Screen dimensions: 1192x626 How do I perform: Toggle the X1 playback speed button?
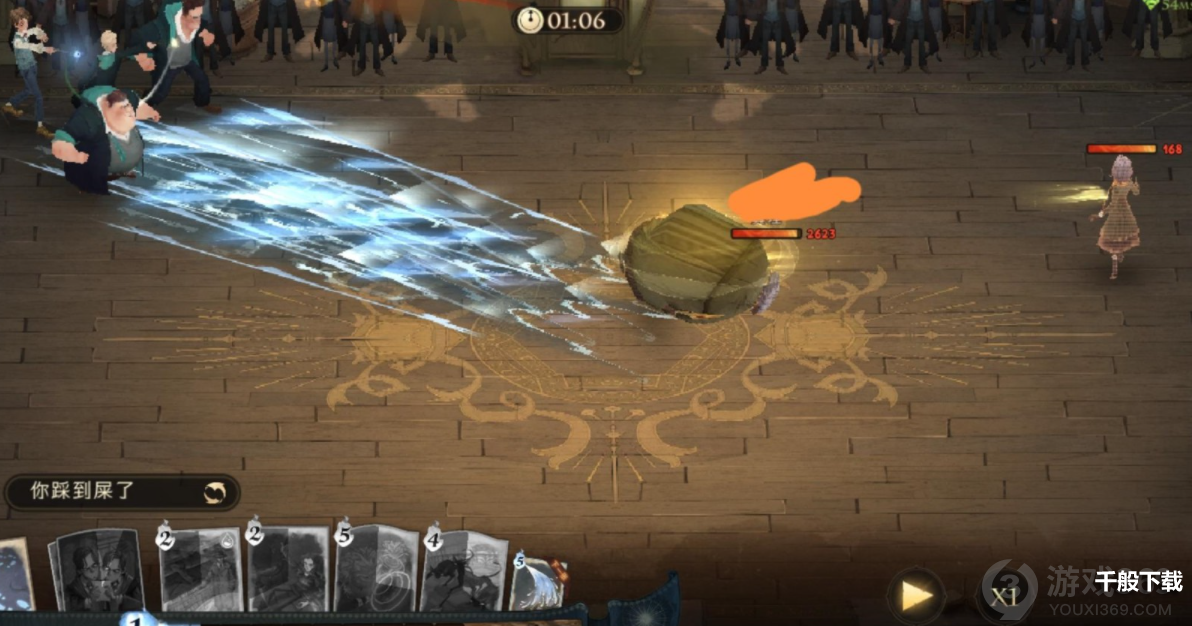[x=1003, y=596]
